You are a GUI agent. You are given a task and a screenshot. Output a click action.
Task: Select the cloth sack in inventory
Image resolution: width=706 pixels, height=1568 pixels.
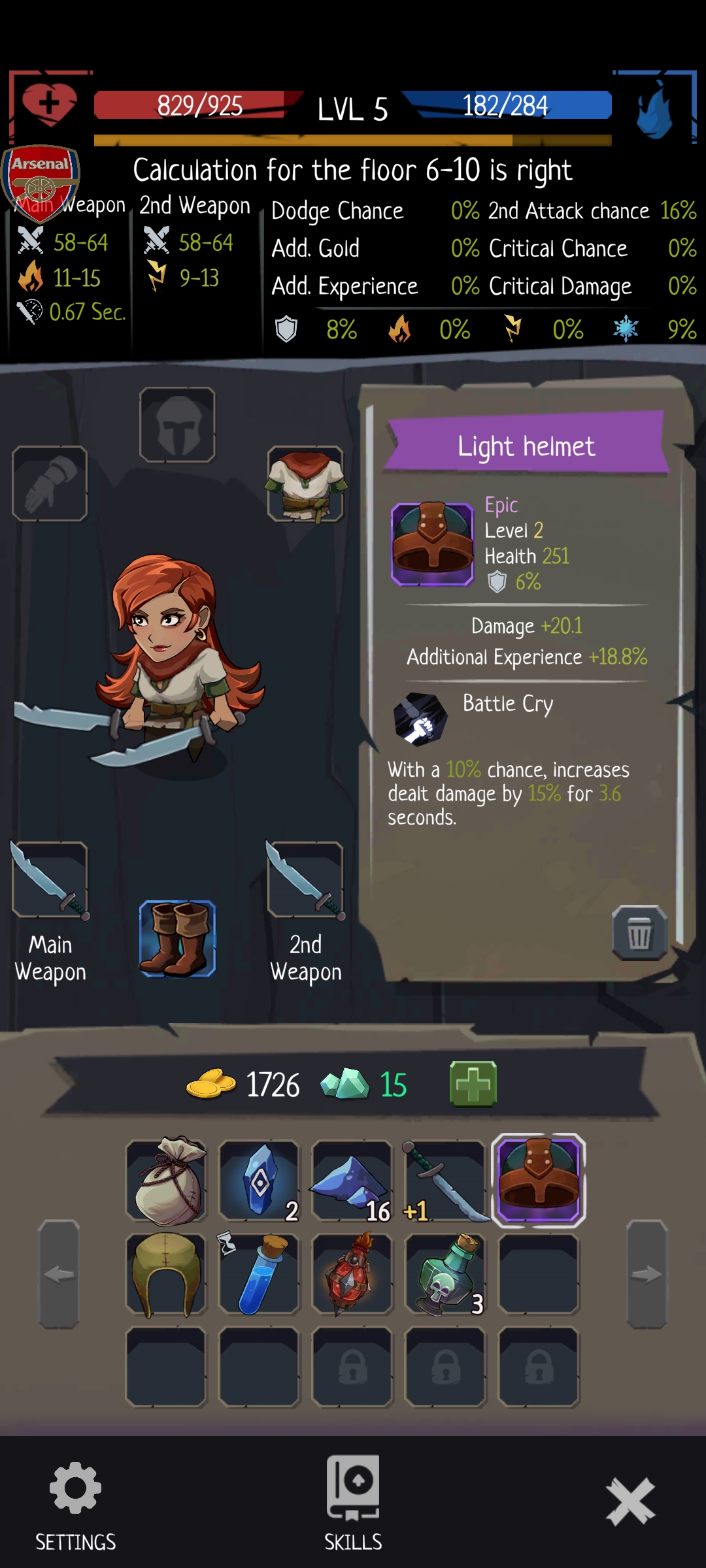tap(167, 1181)
